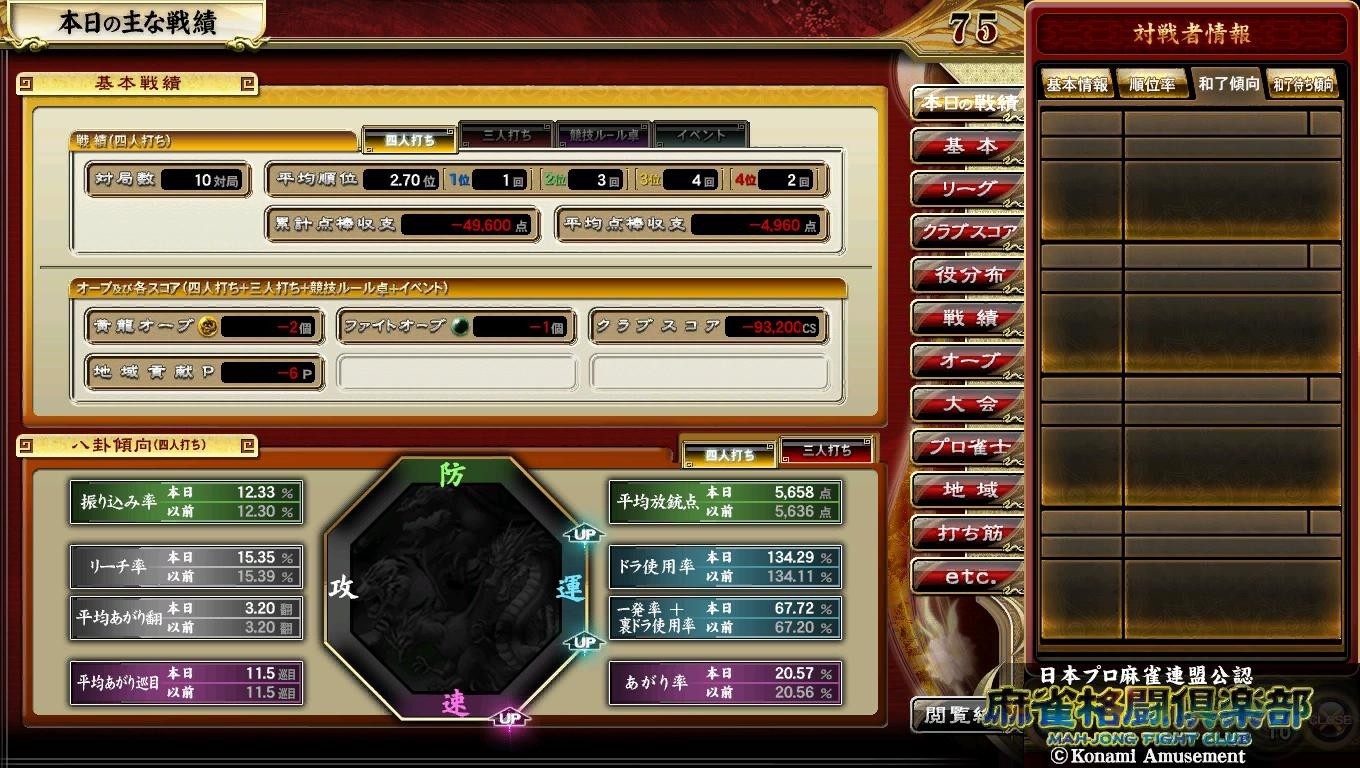The width and height of the screenshot is (1360, 768).
Task: Show the 和了待ち傾向 opponent tab
Action: tap(1303, 85)
